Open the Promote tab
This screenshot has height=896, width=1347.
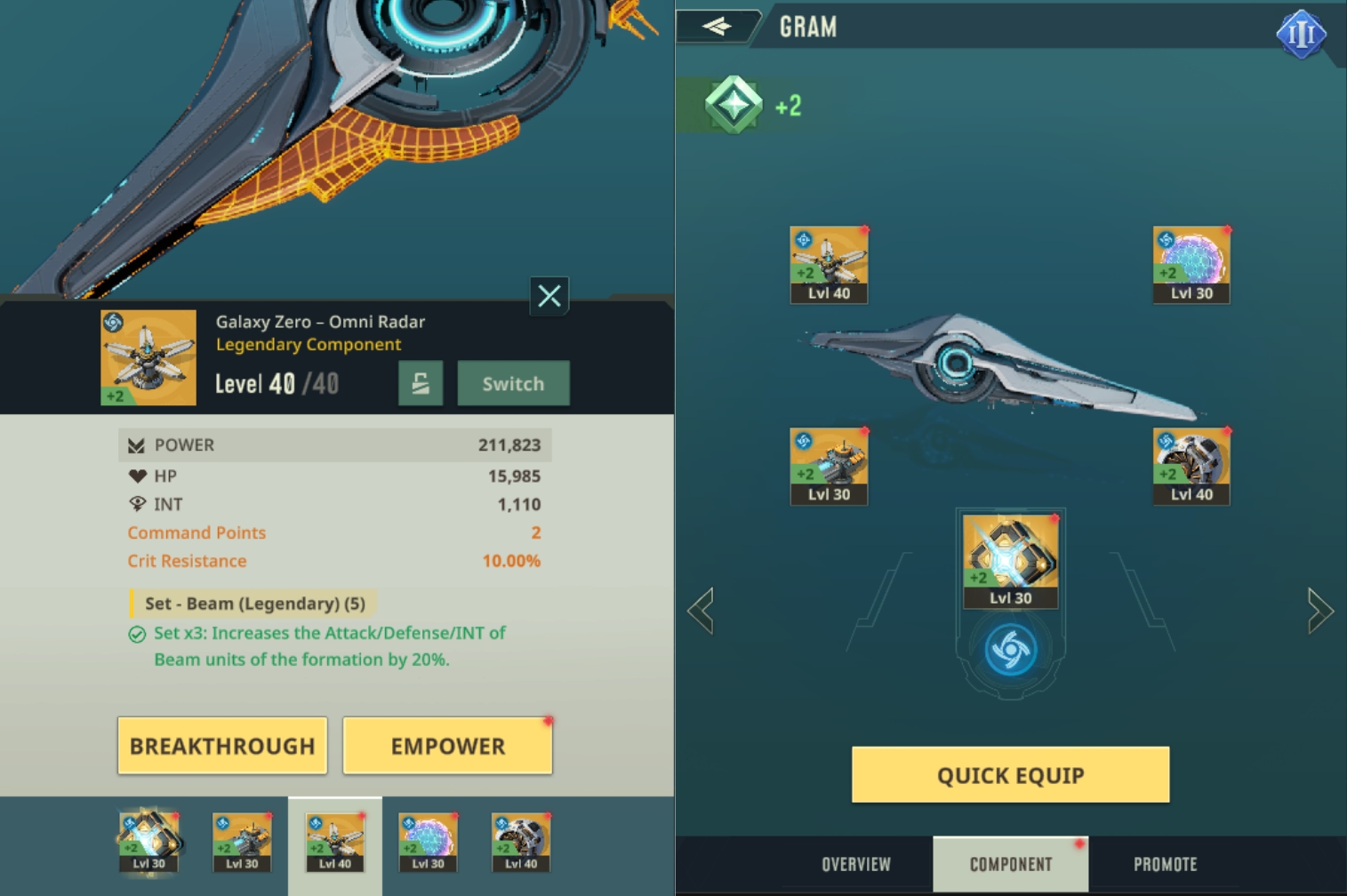(x=1165, y=864)
